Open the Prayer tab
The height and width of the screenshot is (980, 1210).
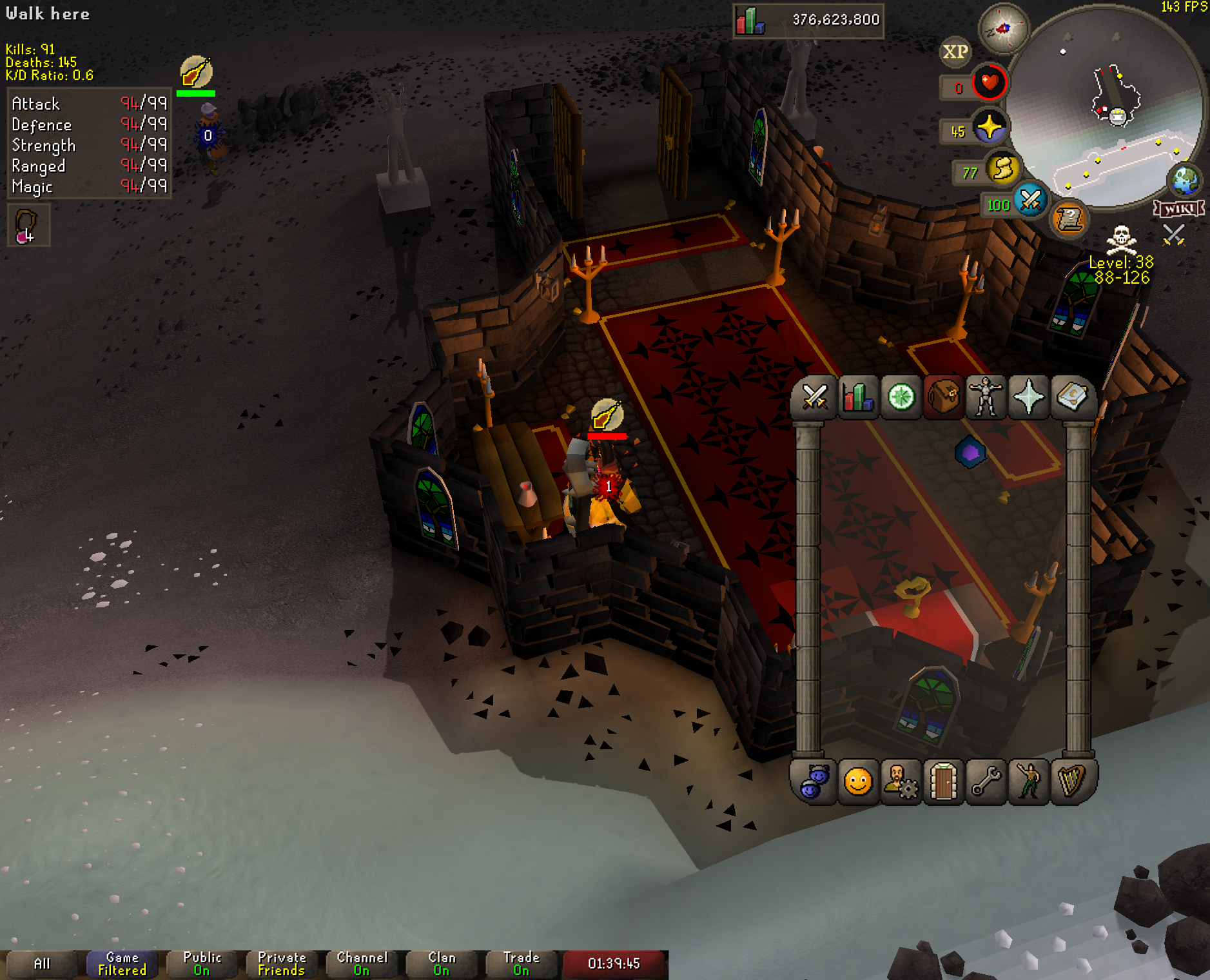point(1028,397)
